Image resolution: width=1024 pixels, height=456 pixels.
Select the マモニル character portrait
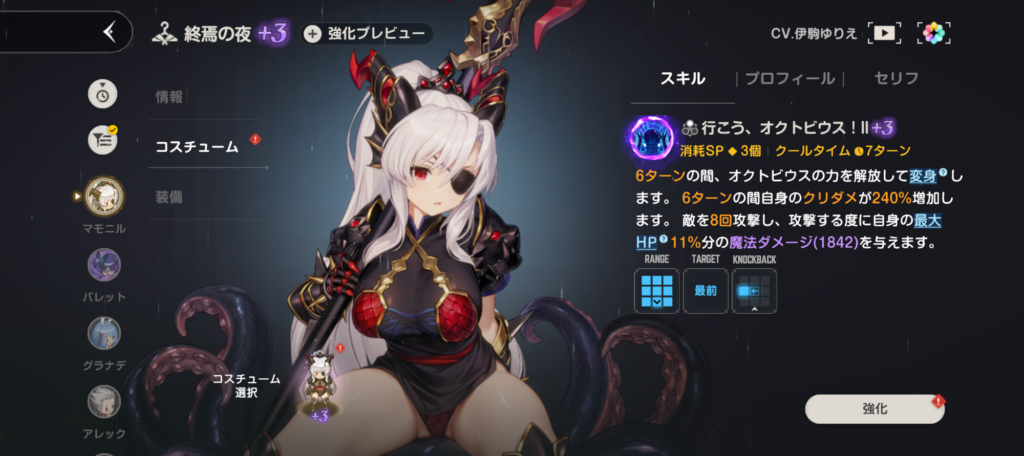point(104,196)
